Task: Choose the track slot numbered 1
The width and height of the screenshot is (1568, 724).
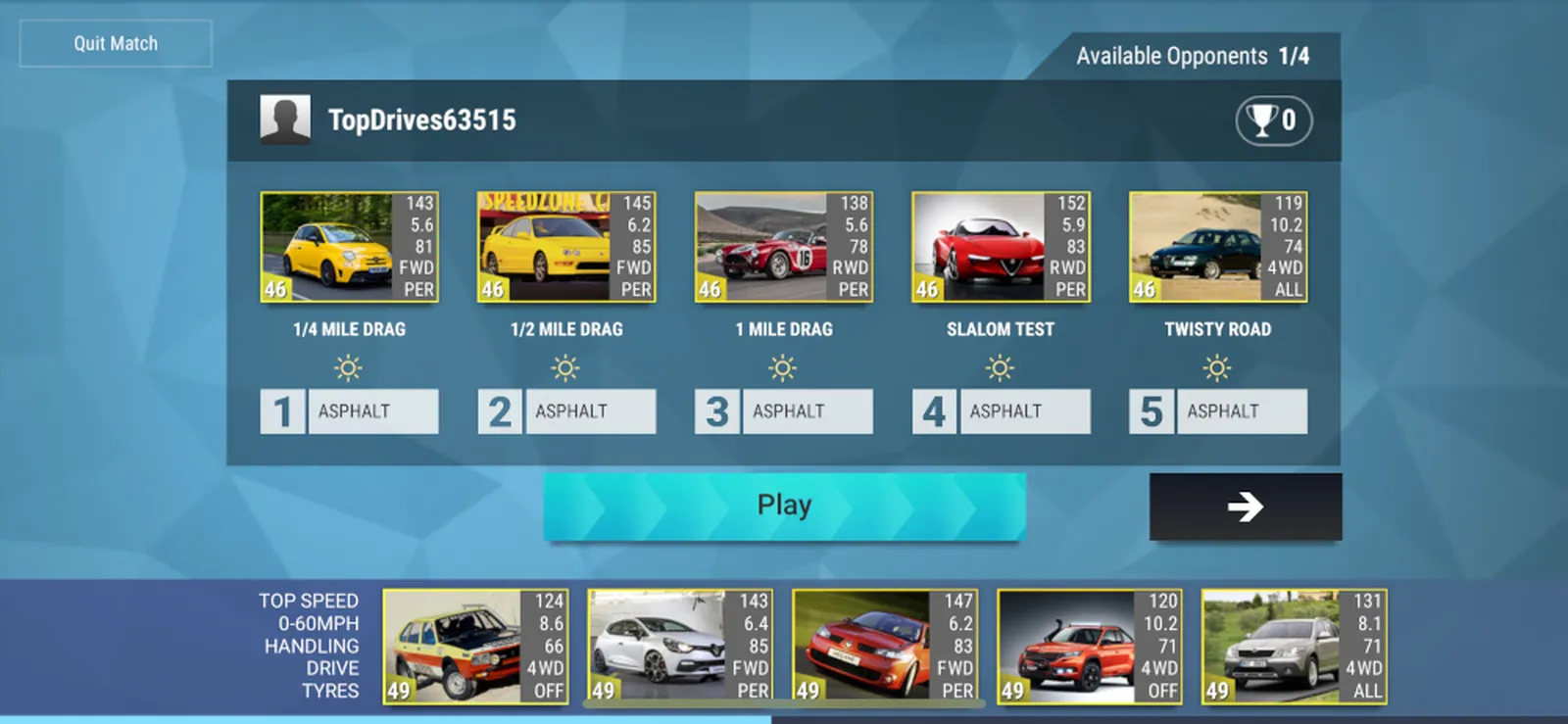Action: point(349,411)
